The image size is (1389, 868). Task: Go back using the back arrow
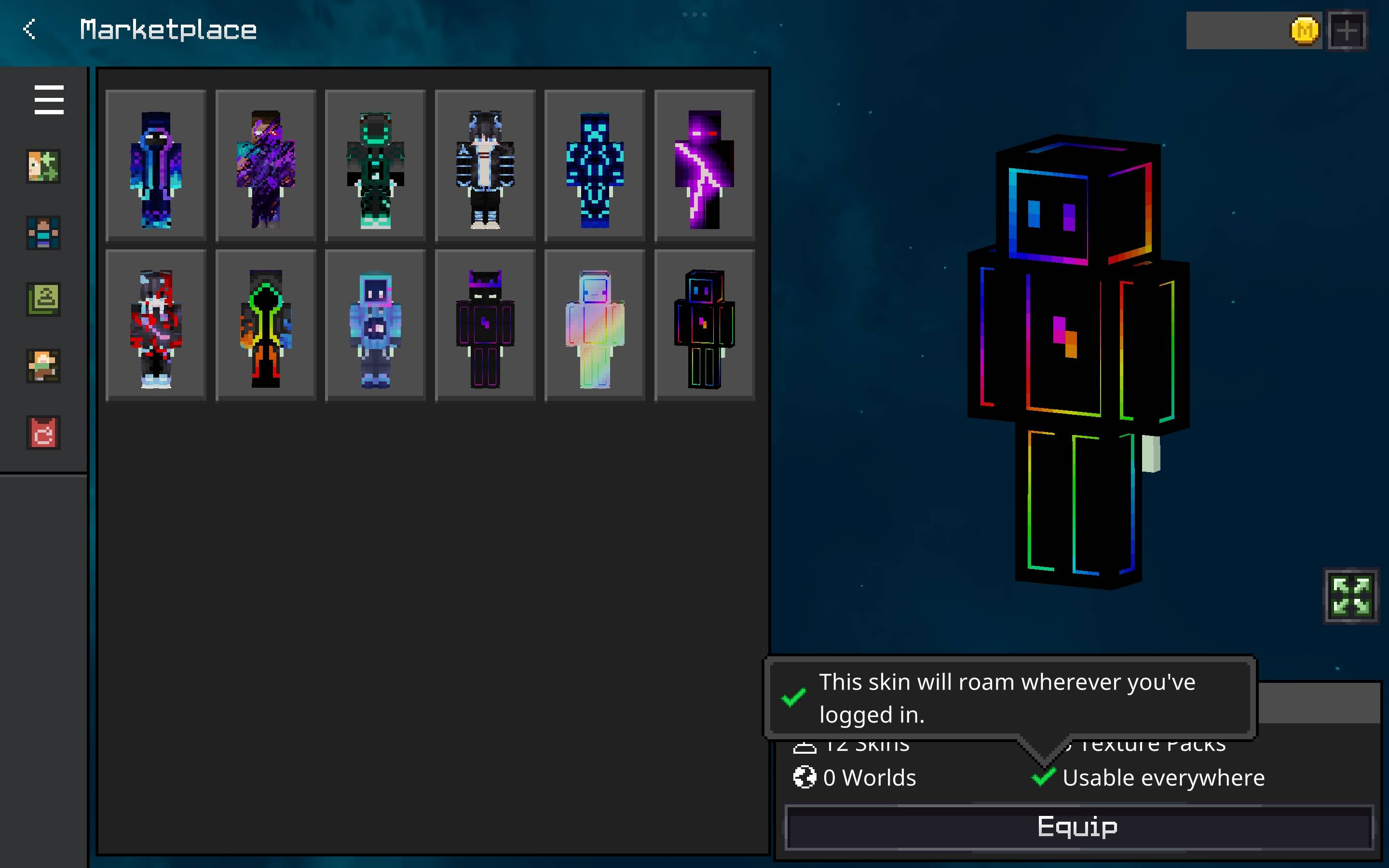(x=30, y=29)
